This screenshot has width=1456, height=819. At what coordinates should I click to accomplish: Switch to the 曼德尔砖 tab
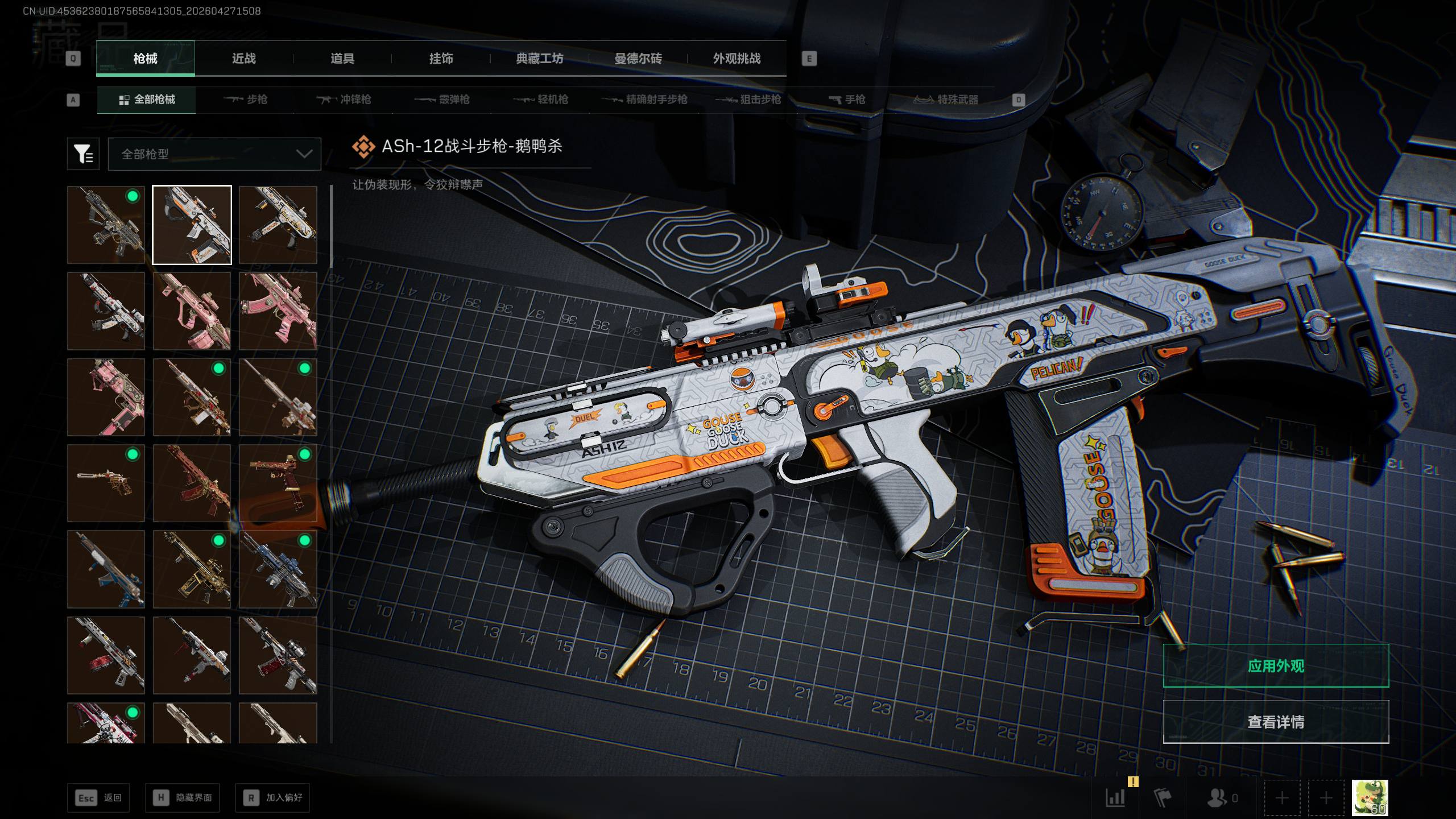(x=638, y=59)
